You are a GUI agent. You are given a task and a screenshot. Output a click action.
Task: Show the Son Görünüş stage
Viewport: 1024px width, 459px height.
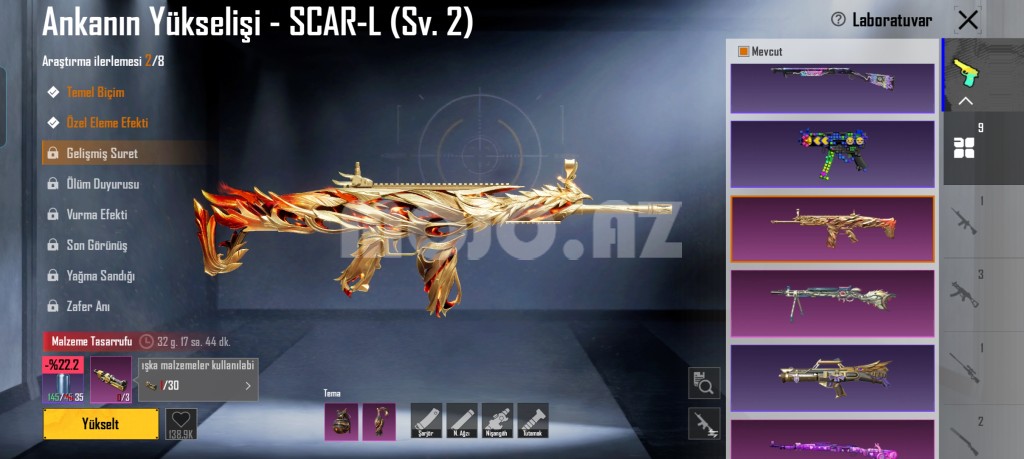click(x=96, y=245)
